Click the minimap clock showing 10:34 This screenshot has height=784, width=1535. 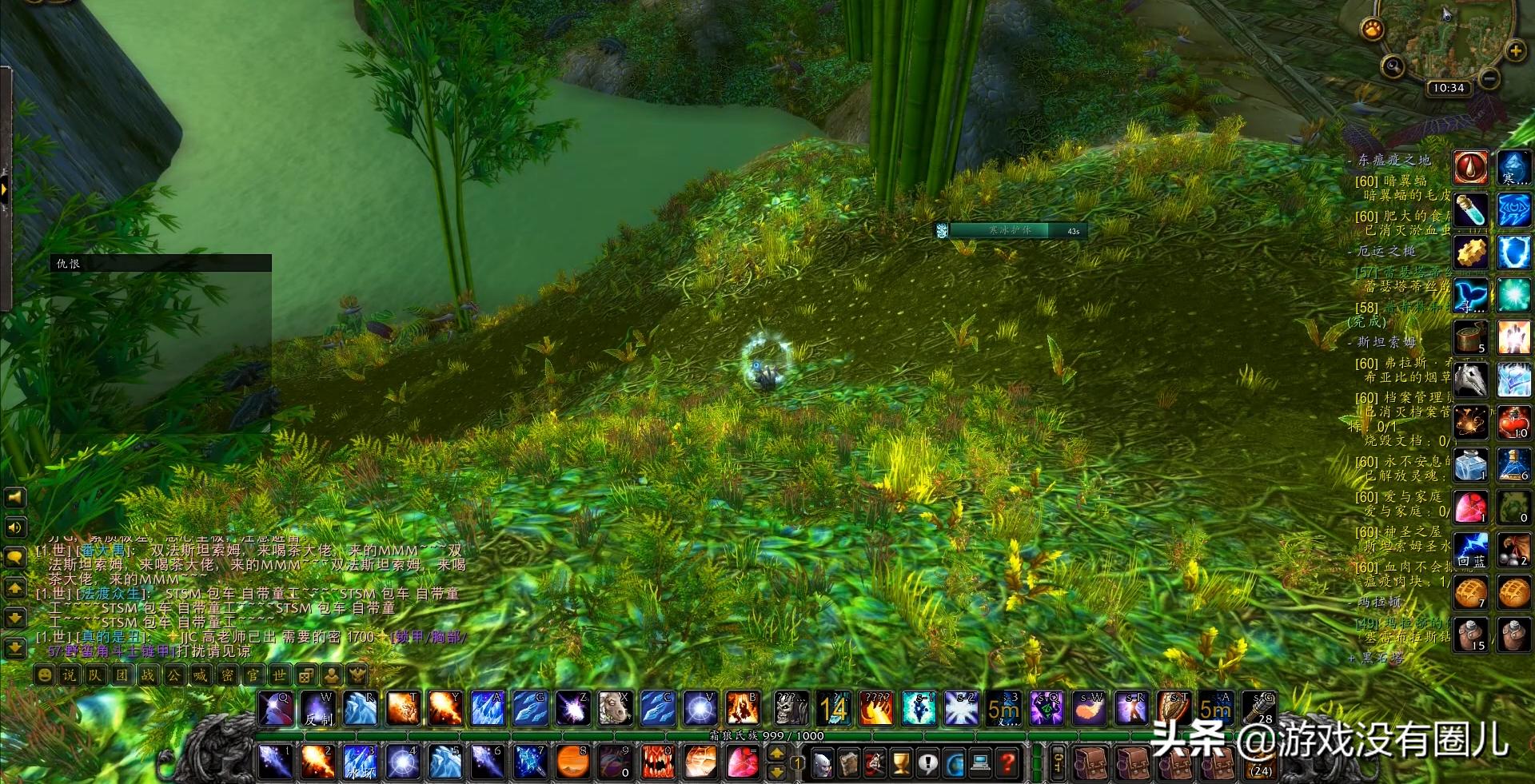tap(1448, 88)
